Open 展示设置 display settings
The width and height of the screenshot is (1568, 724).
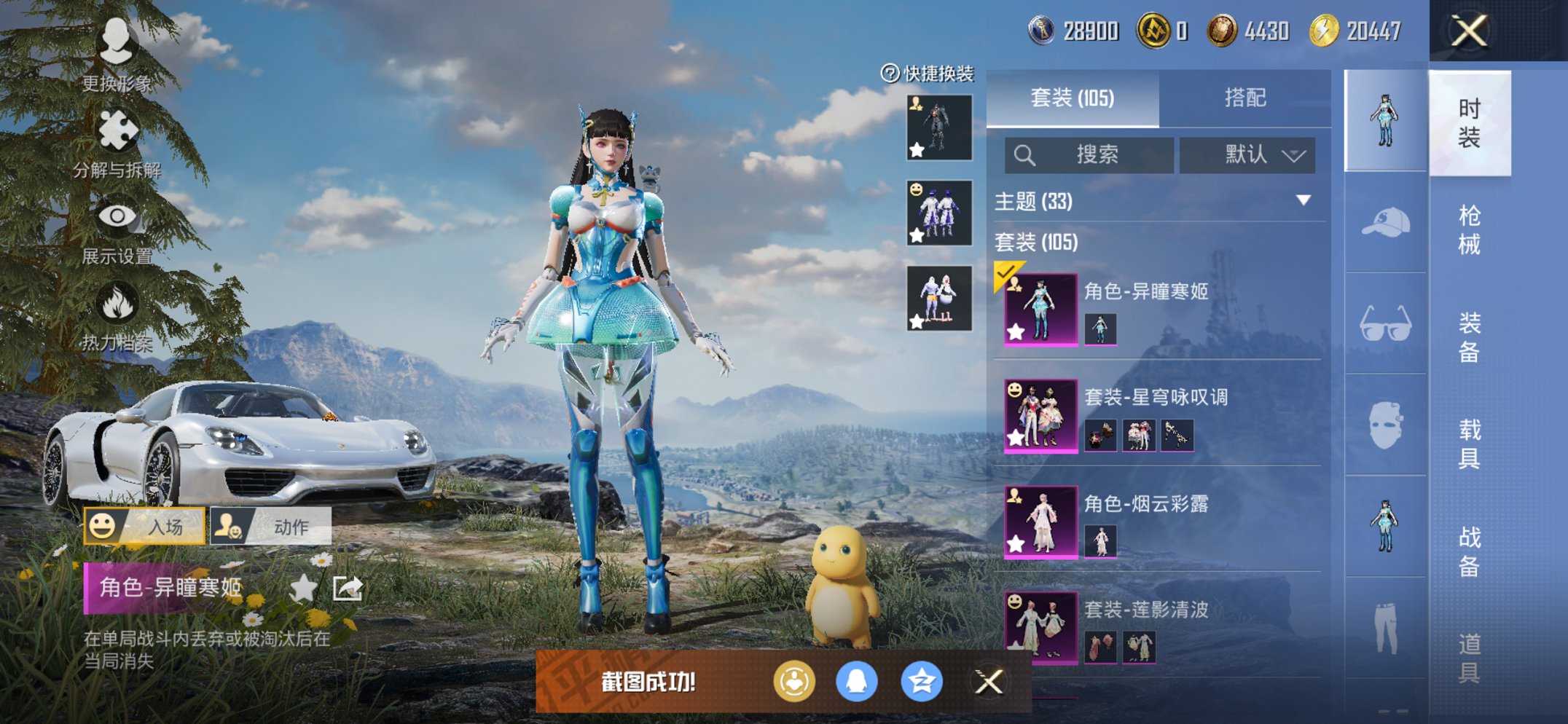click(117, 216)
